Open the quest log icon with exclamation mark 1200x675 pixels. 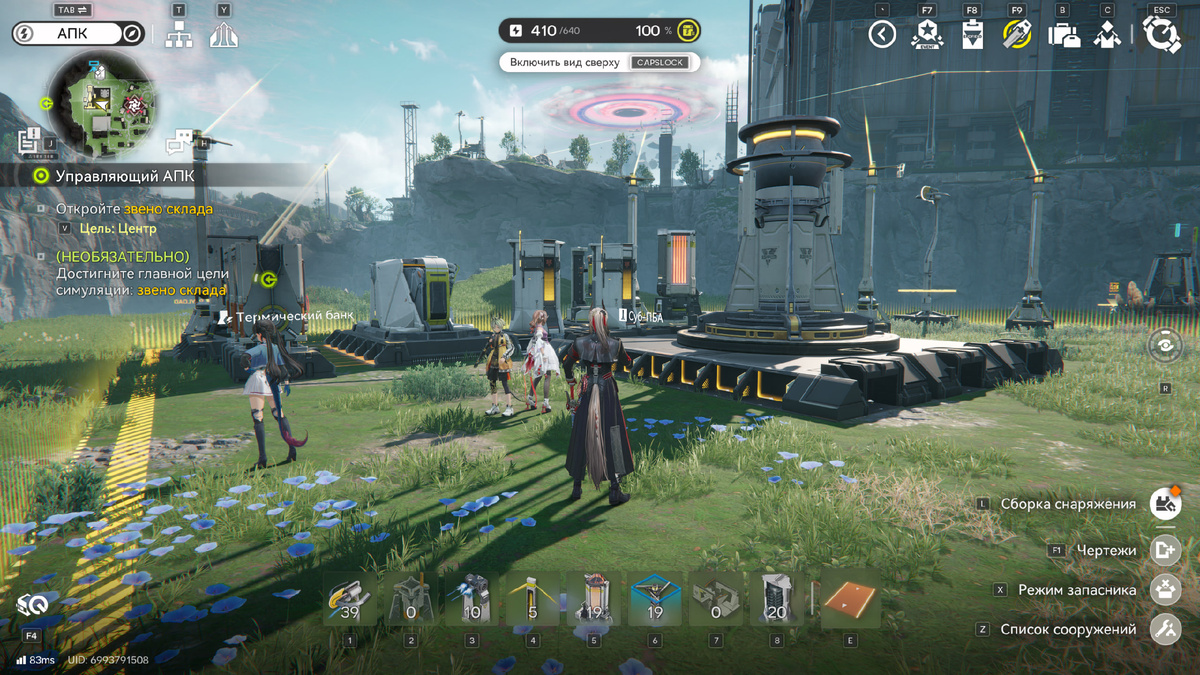(30, 141)
